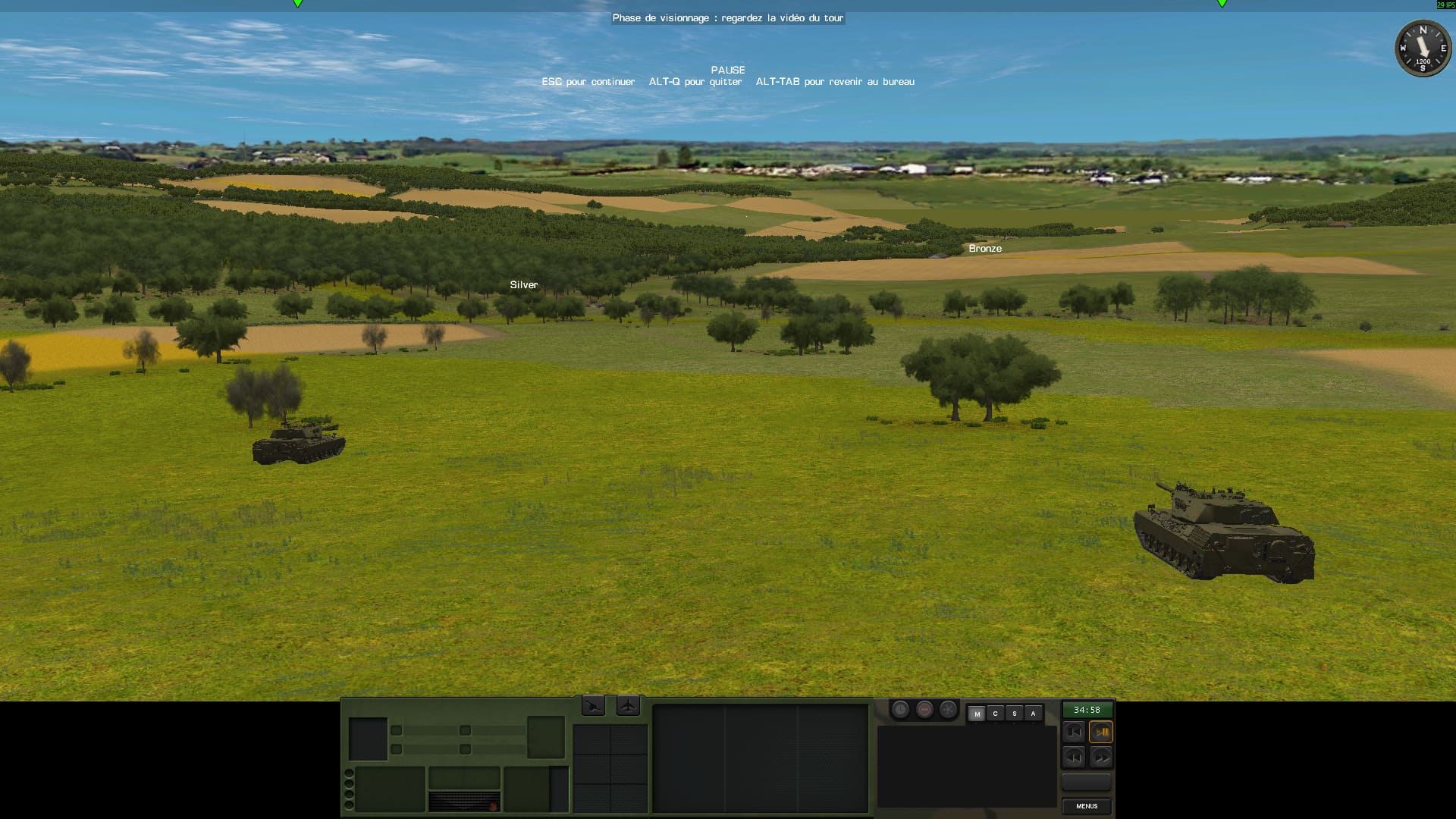This screenshot has height=819, width=1456.
Task: Switch to the M command tab
Action: (977, 714)
